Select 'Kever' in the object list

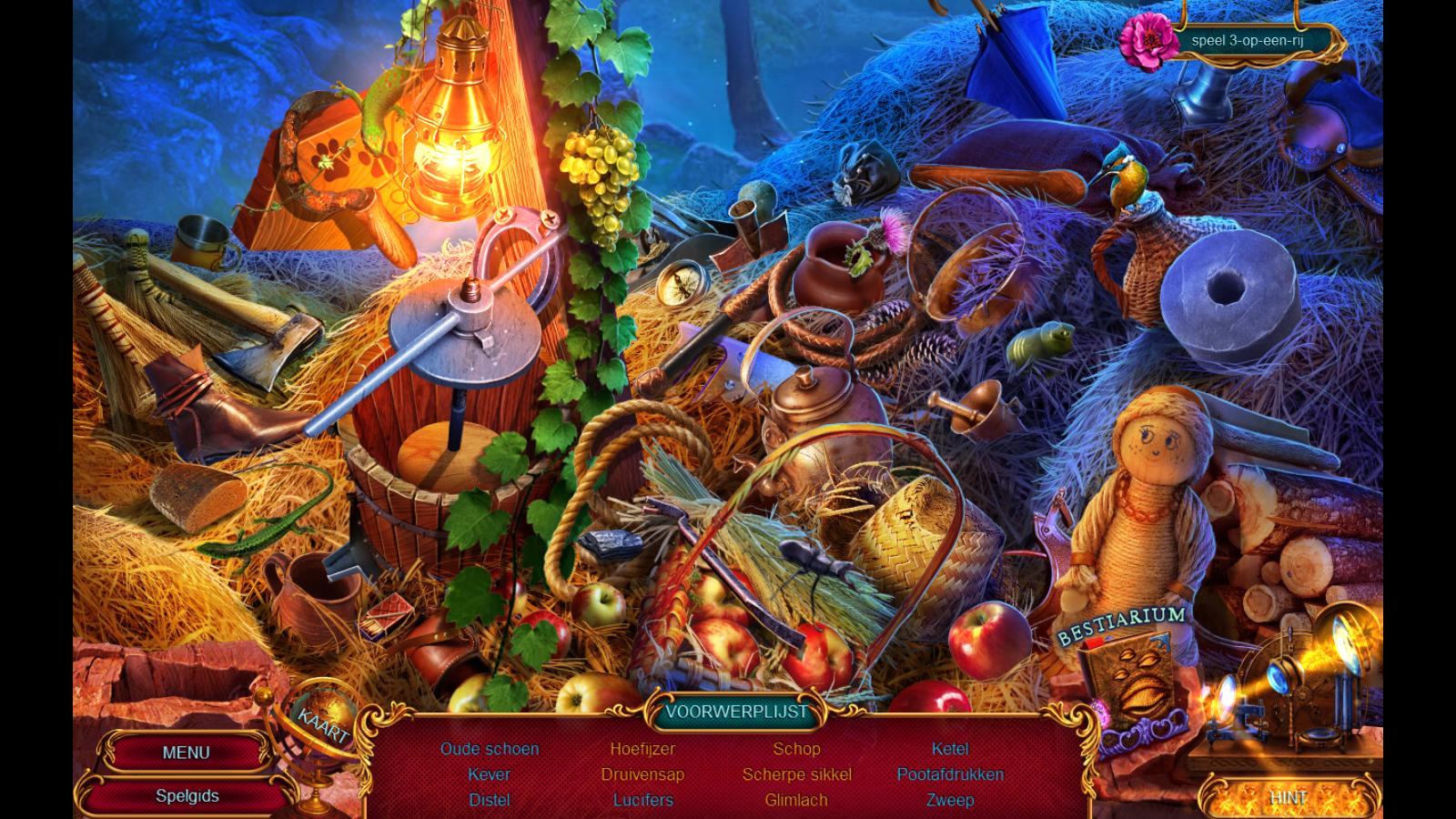tap(490, 774)
